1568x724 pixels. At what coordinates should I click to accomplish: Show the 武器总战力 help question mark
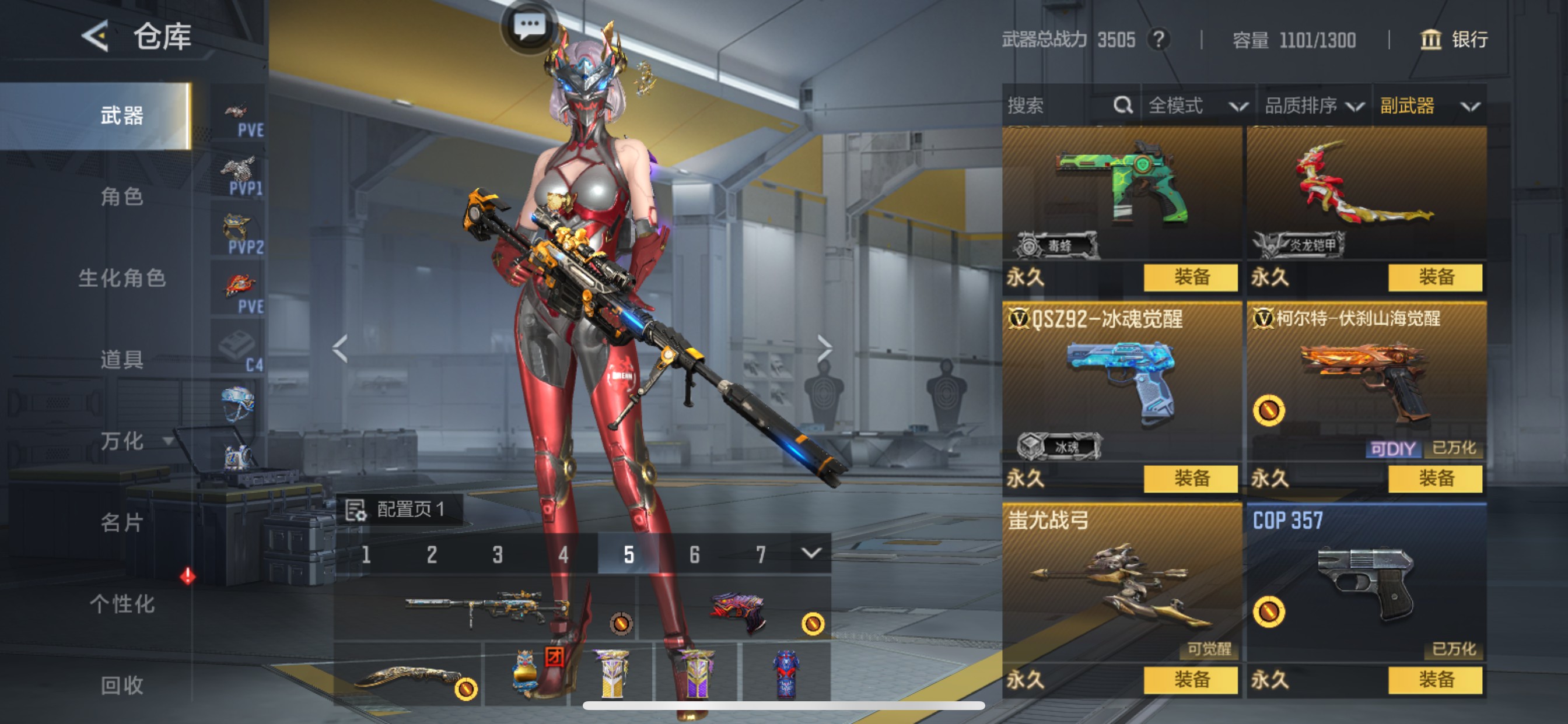[x=1158, y=40]
